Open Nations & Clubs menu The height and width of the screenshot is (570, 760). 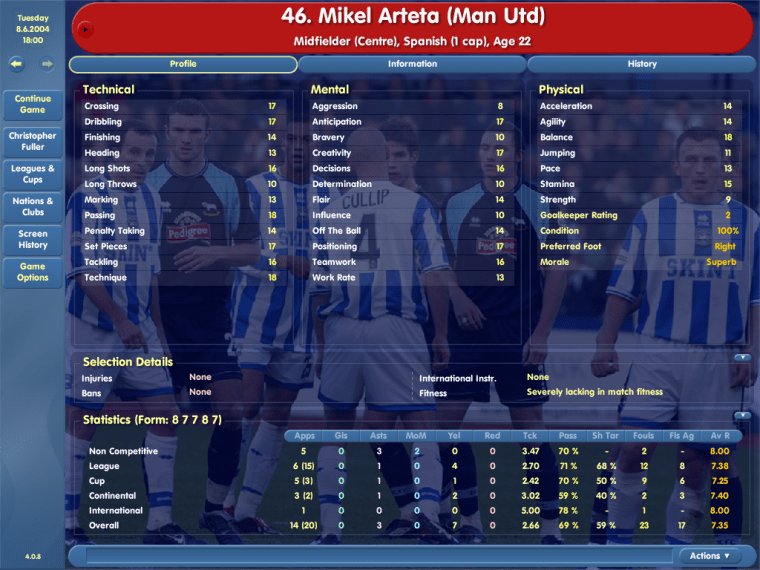point(33,206)
